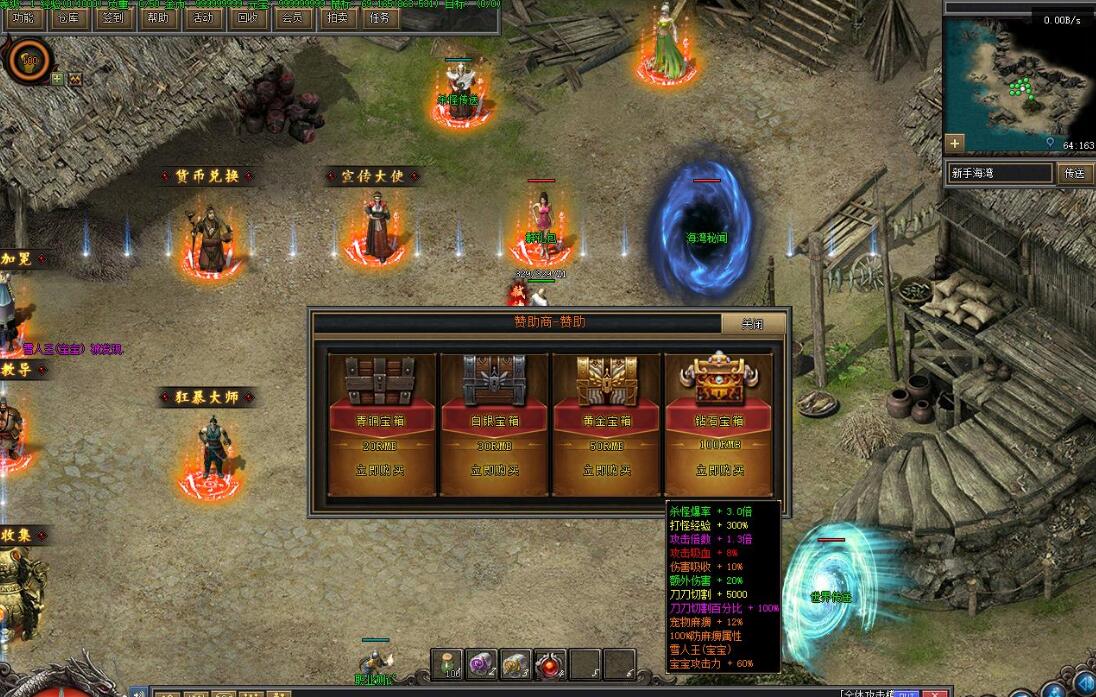The width and height of the screenshot is (1096, 697).
Task: Open the 任务 quest button
Action: [380, 17]
